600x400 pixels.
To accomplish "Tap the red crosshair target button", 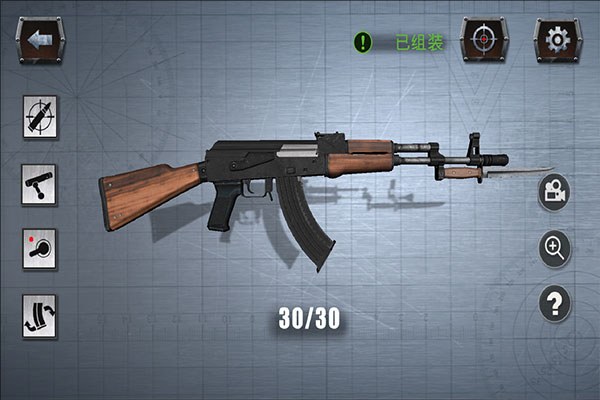I will pos(482,40).
